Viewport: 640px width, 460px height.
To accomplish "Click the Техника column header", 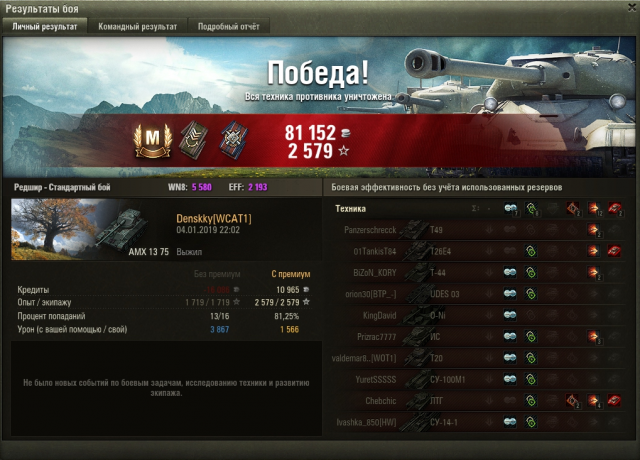I will click(x=349, y=209).
